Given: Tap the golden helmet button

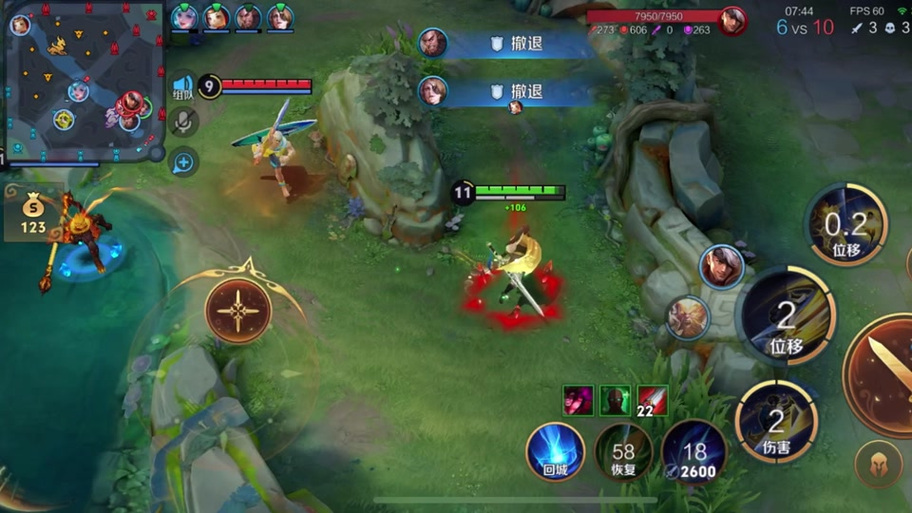Looking at the screenshot, I should [878, 463].
